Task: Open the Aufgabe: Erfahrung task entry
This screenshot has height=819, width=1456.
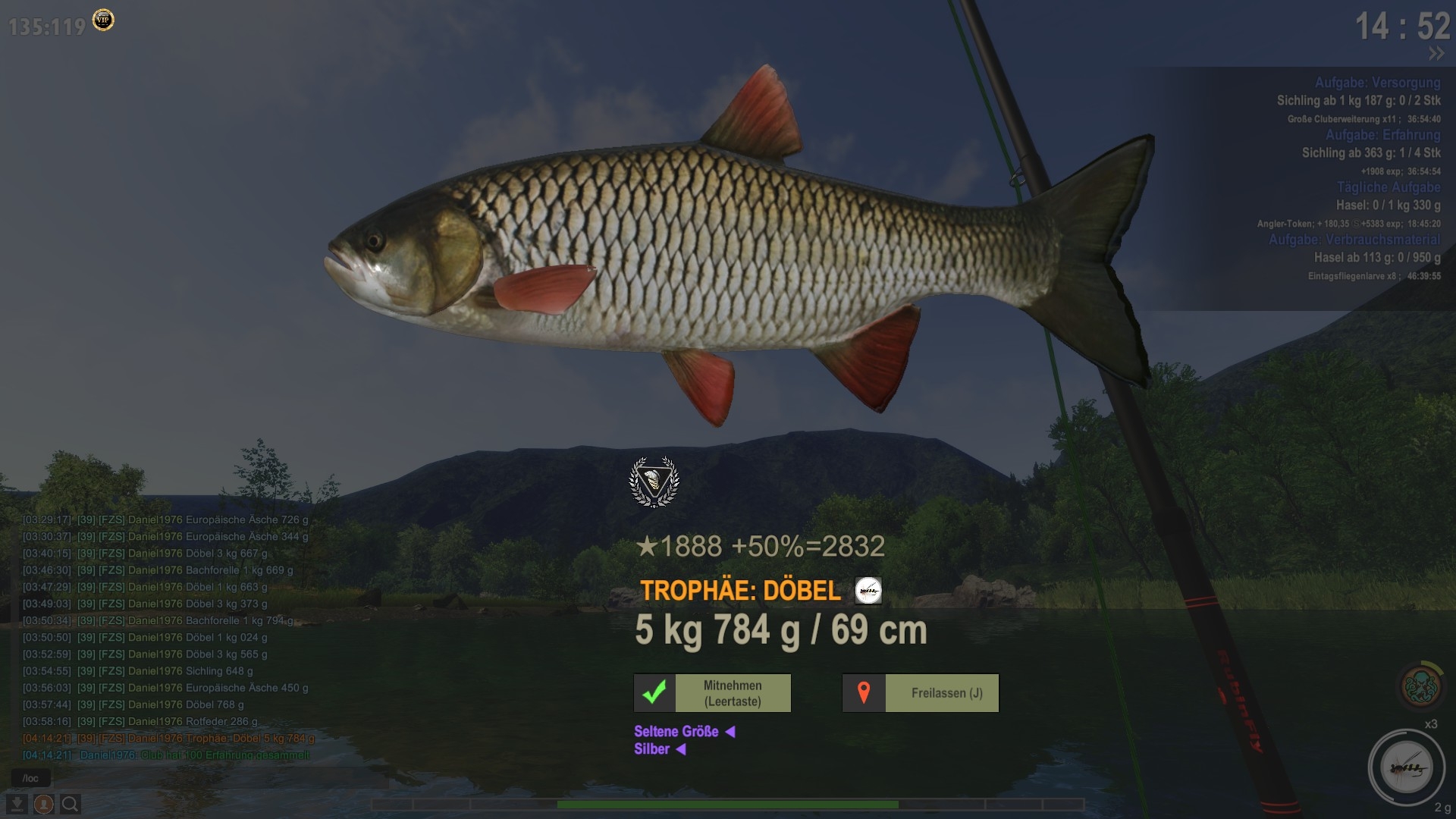Action: pyautogui.click(x=1382, y=135)
